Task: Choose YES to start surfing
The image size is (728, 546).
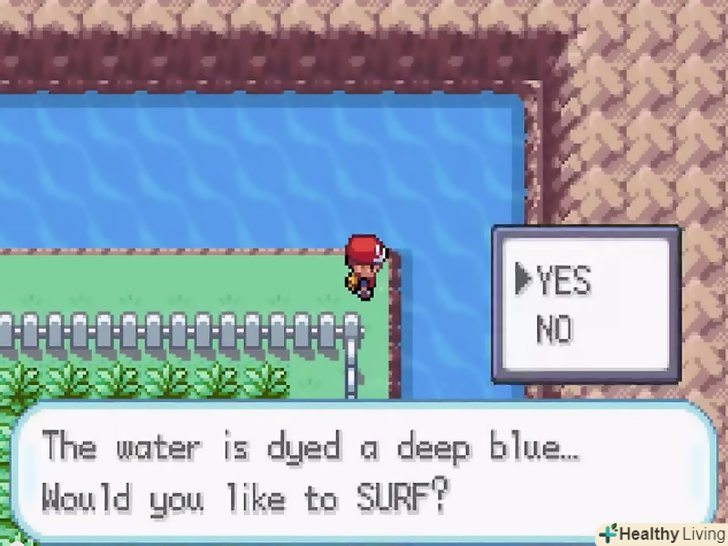Action: click(x=564, y=282)
